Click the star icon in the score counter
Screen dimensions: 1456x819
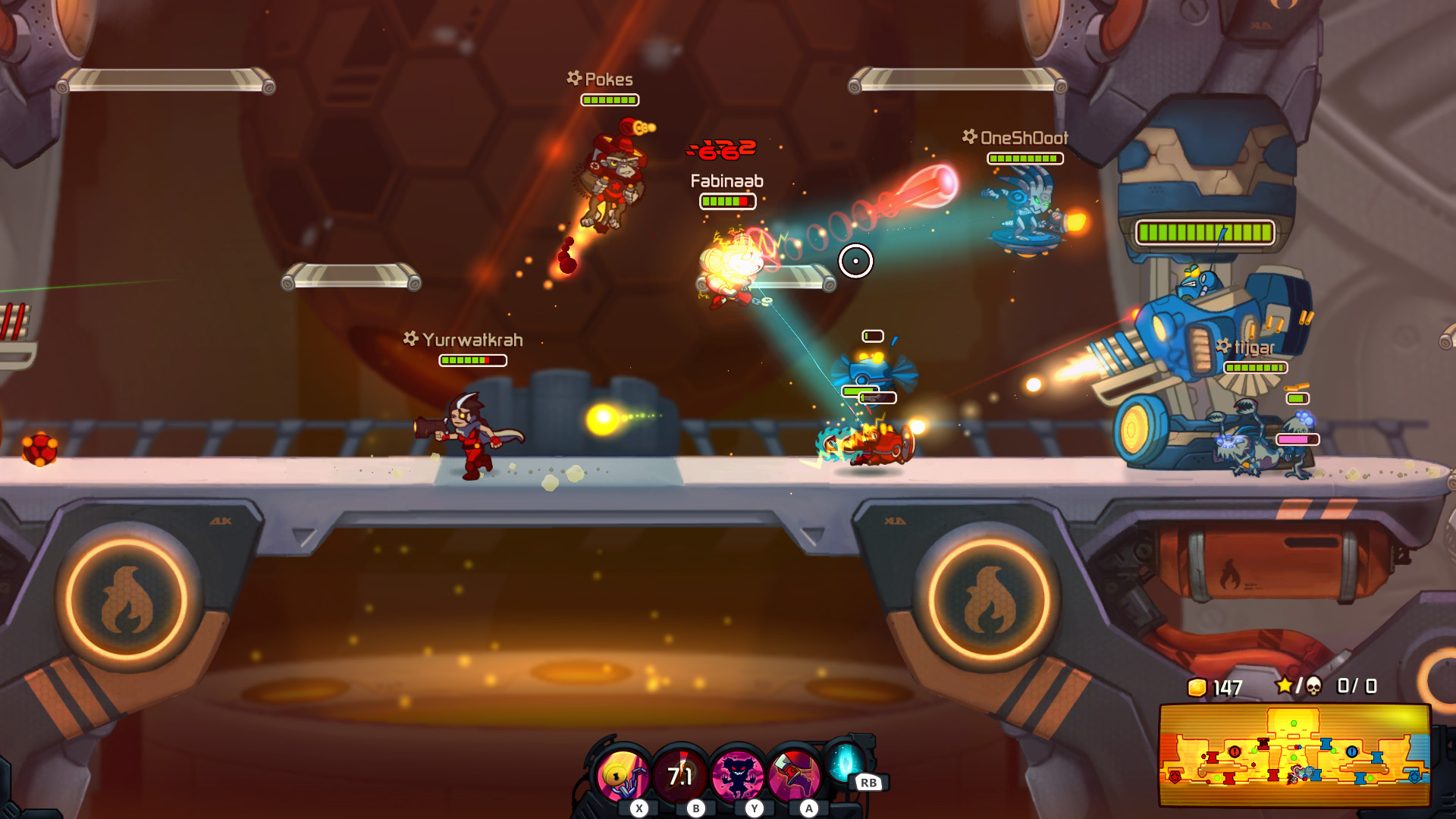coord(1285,686)
